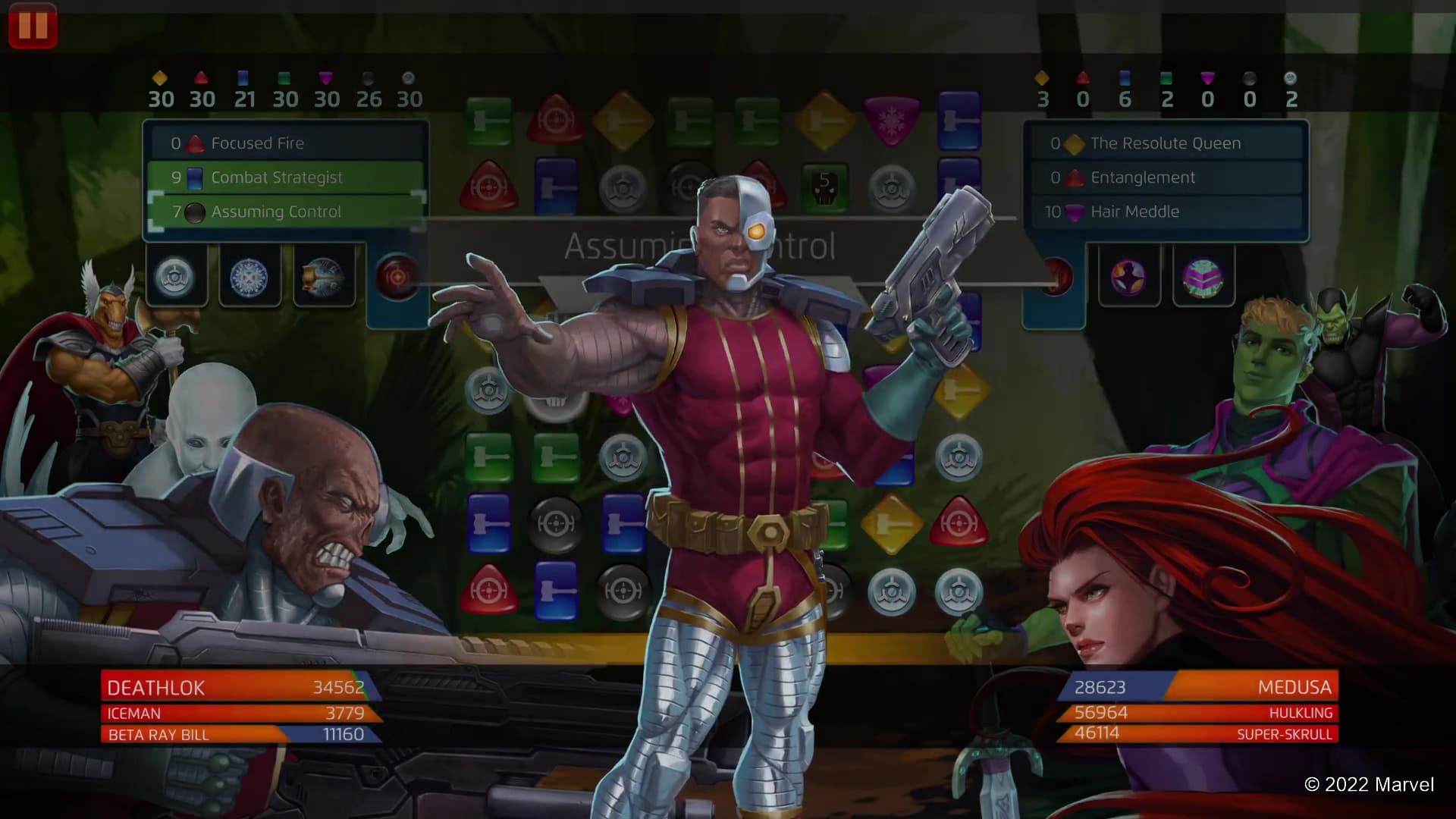
Task: Select Medusa's purple Hair Meddle ability icon
Action: coord(1129,277)
